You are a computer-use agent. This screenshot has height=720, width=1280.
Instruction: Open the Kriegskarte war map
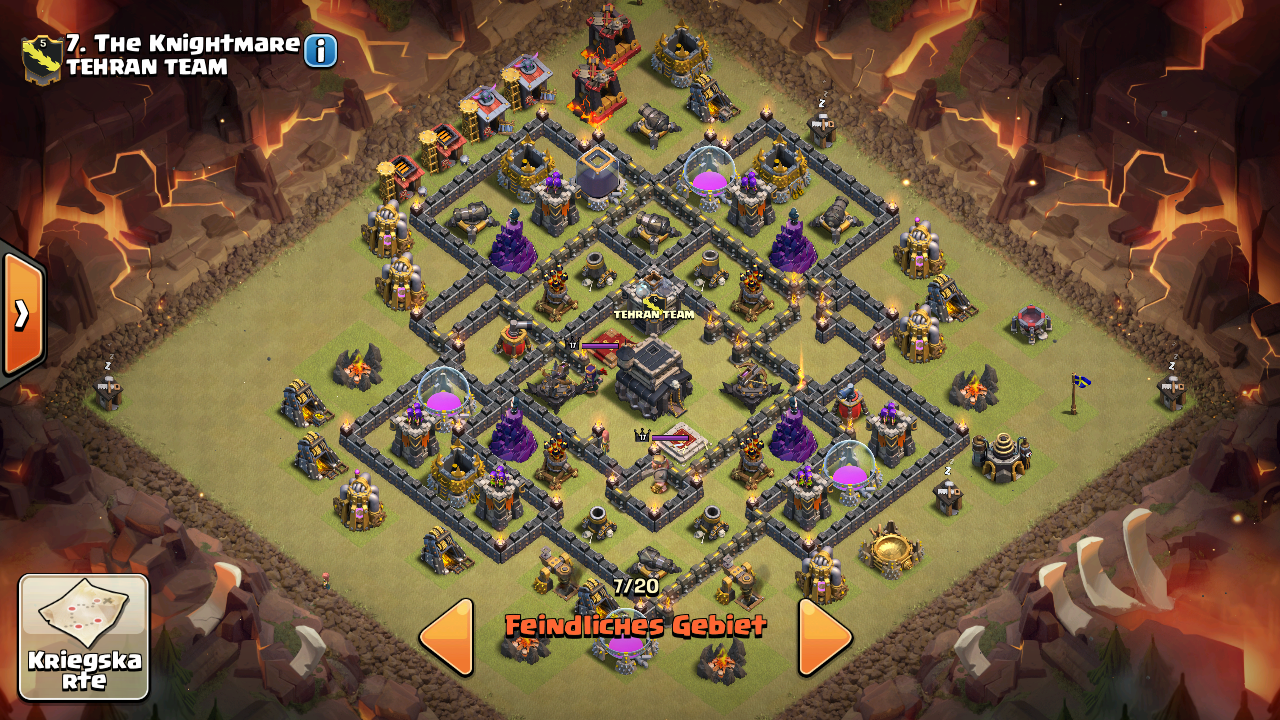pos(84,637)
